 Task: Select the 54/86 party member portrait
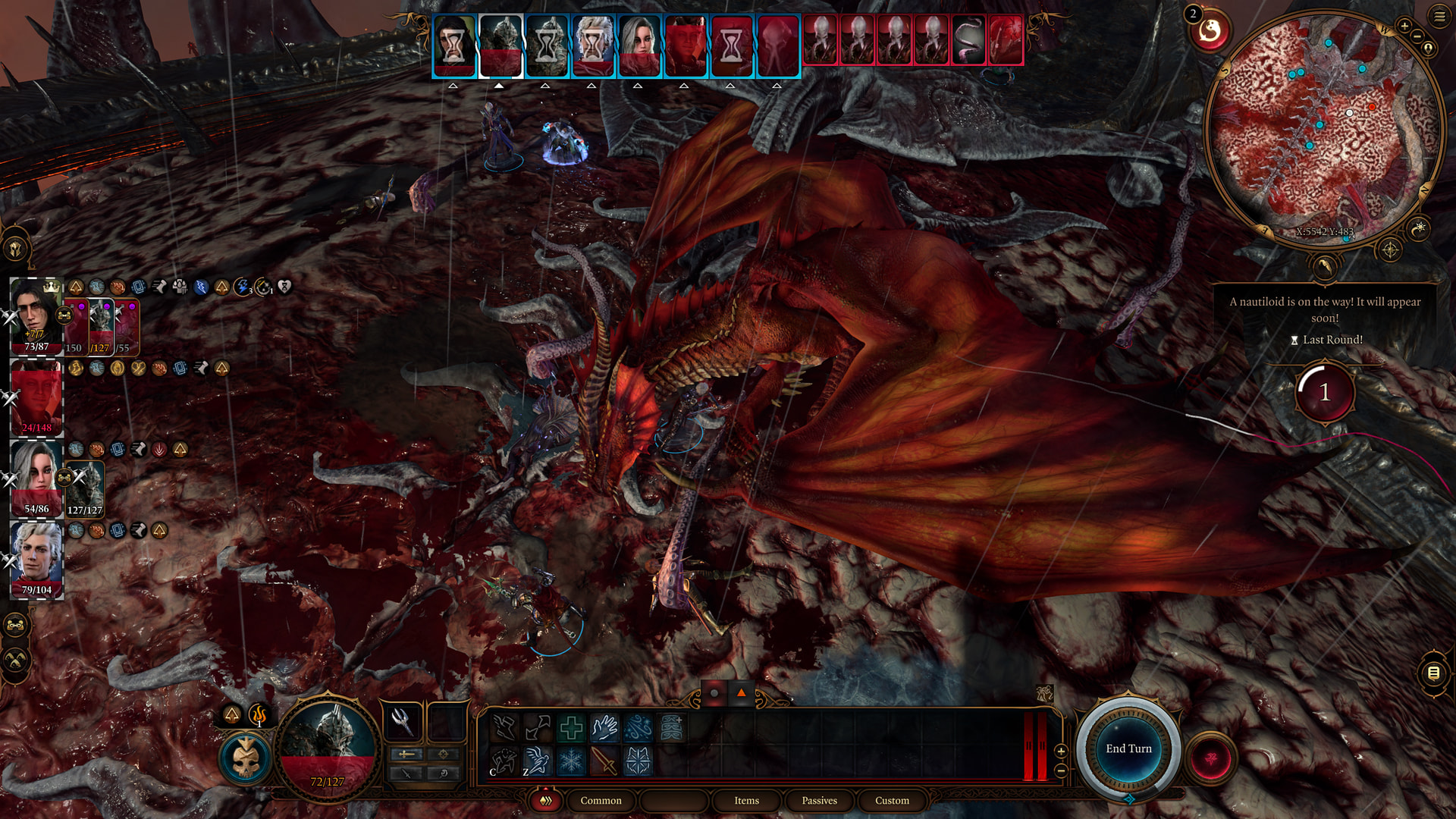36,479
